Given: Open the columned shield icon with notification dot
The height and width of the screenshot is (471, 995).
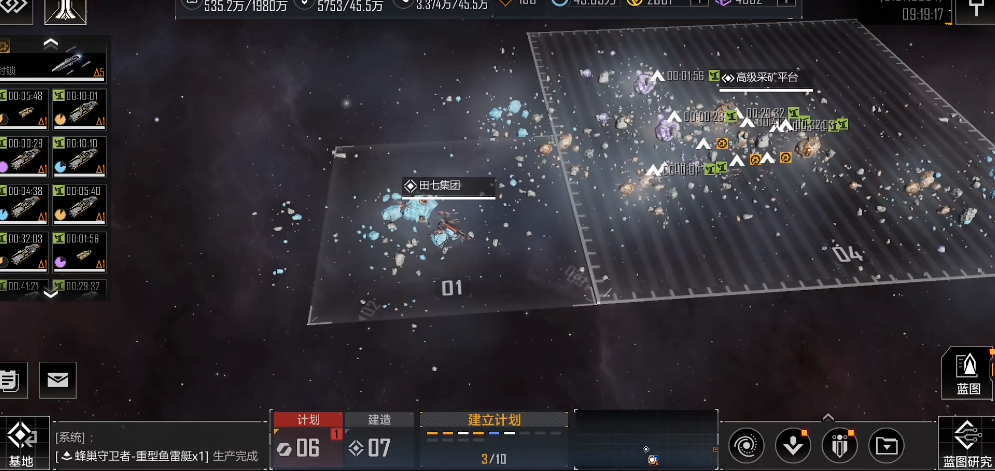Looking at the screenshot, I should tap(839, 443).
